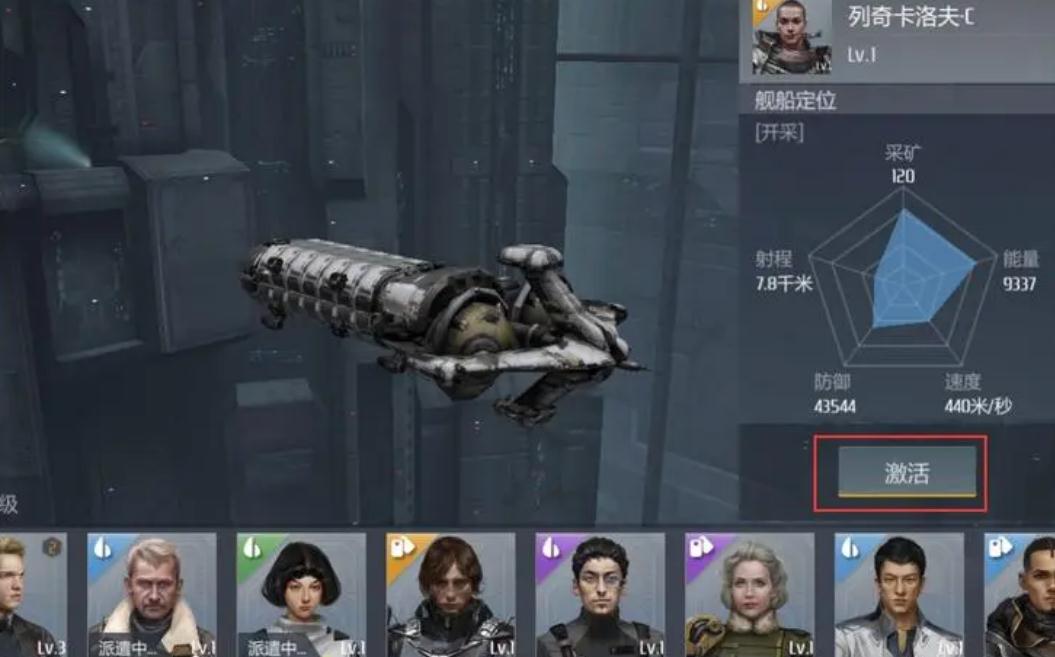Screen dimensions: 1055x657
Task: Click the 激活 (Activate) button
Action: [906, 472]
